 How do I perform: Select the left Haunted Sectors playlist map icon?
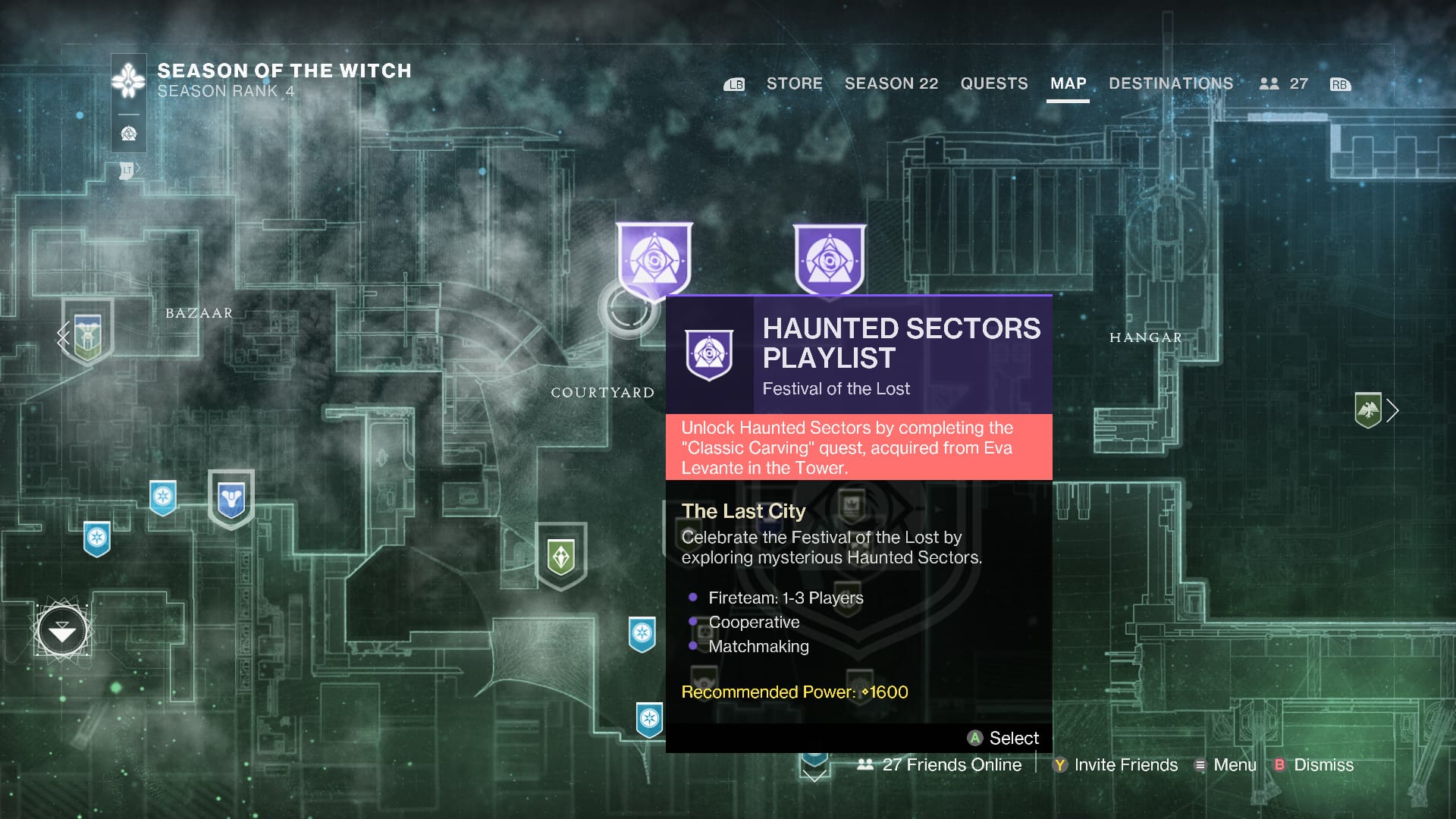pyautogui.click(x=654, y=262)
